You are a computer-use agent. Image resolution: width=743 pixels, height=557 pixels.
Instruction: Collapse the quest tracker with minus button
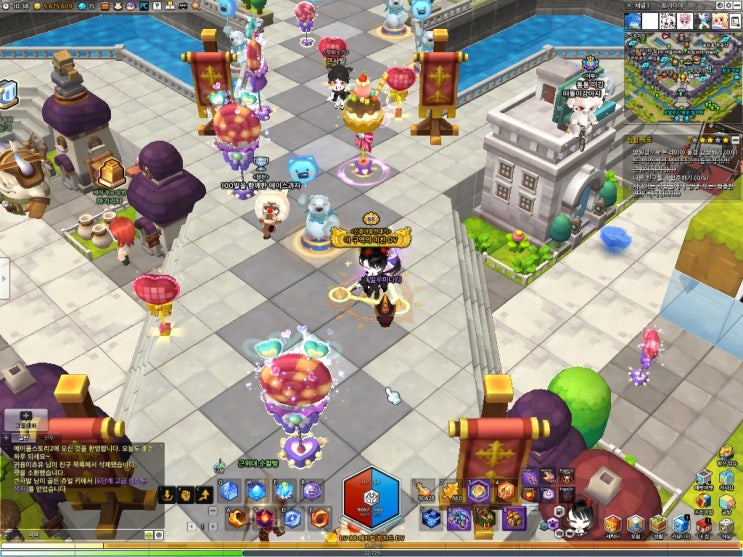coord(735,140)
